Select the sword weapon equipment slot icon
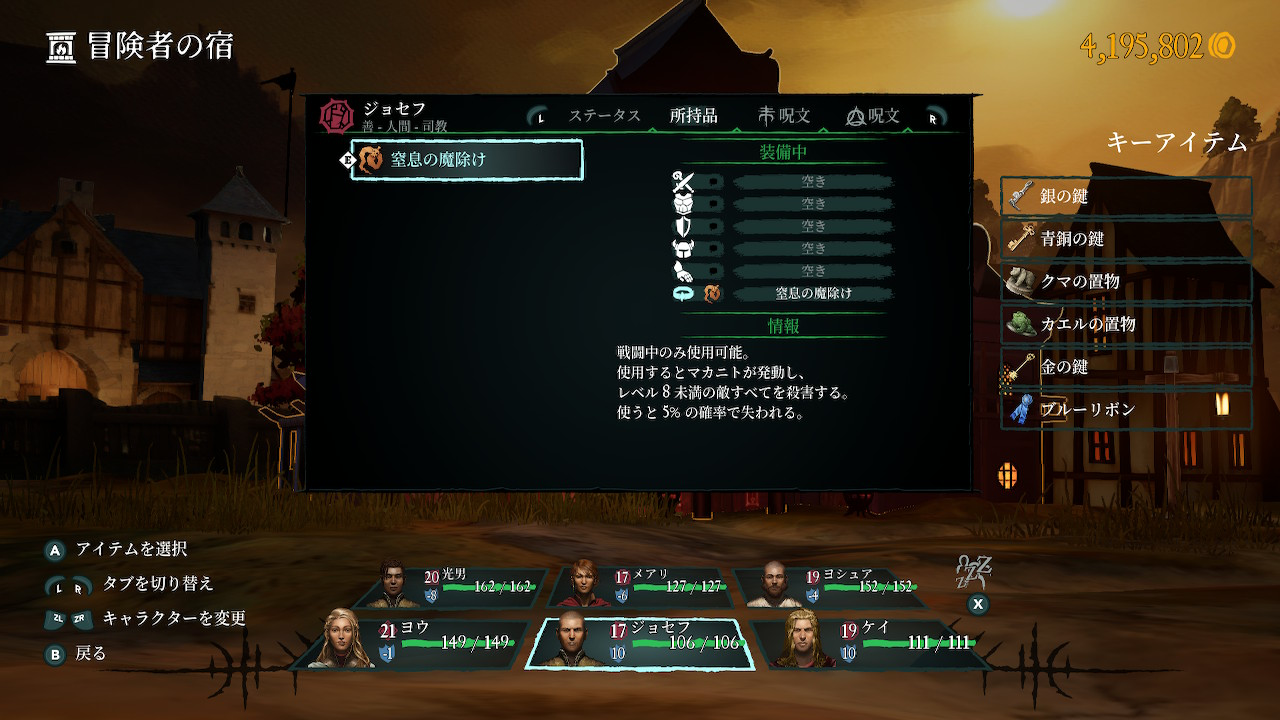The height and width of the screenshot is (720, 1280). pyautogui.click(x=684, y=182)
